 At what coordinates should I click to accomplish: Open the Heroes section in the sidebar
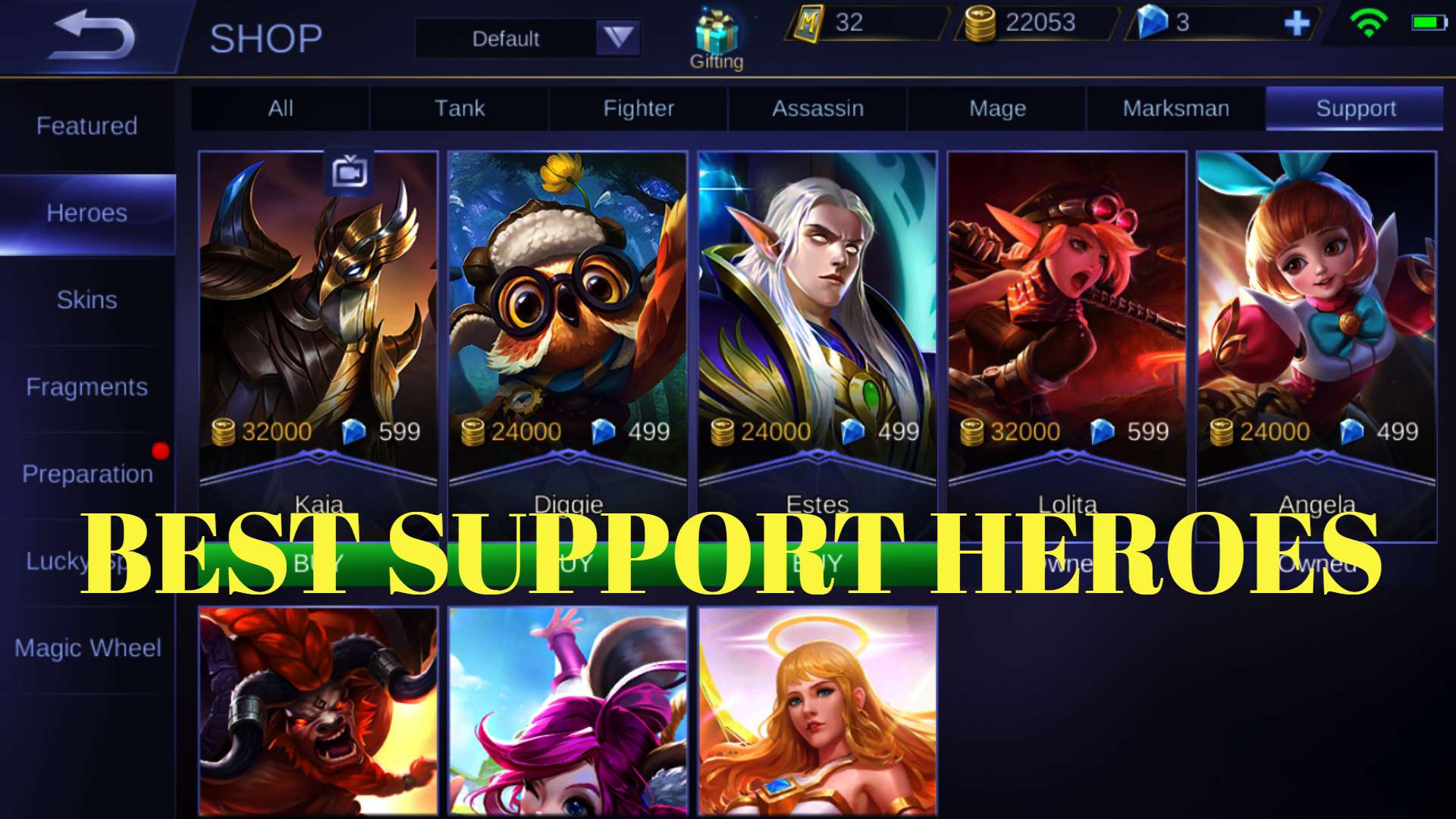coord(86,213)
